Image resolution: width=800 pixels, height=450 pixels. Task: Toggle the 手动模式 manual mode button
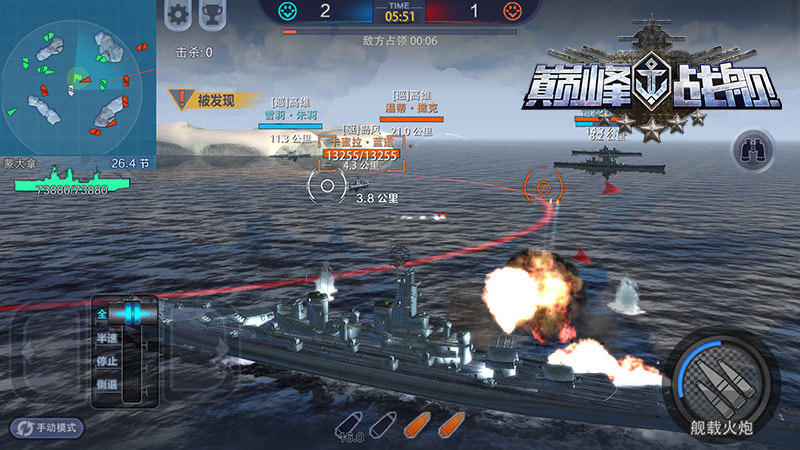tap(47, 427)
